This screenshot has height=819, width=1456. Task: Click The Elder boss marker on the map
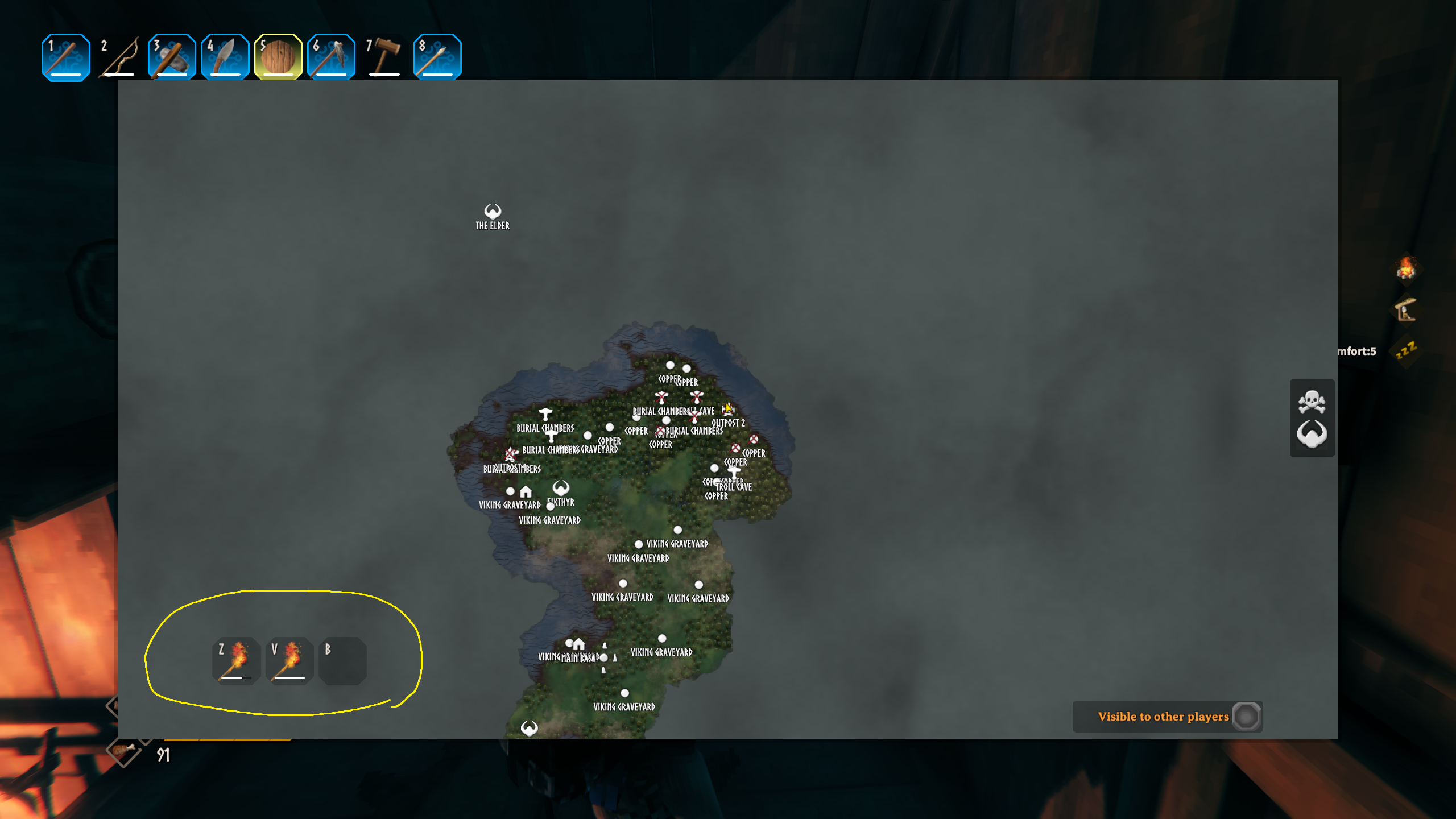[x=493, y=211]
